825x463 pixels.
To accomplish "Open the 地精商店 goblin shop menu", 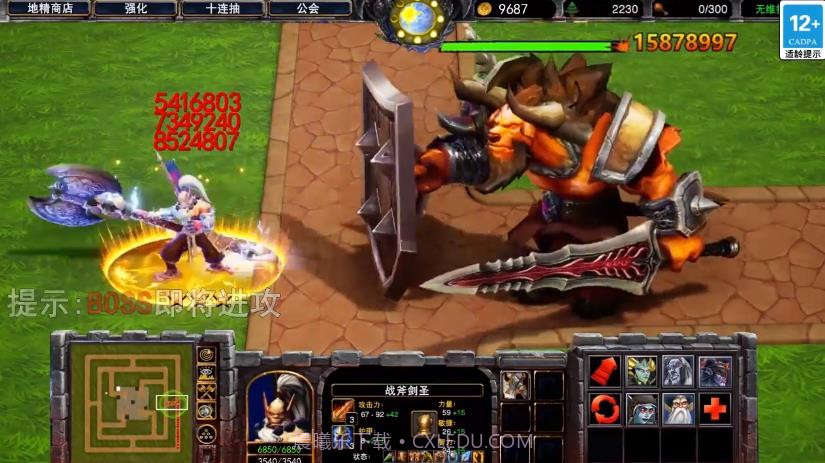I will (x=50, y=8).
